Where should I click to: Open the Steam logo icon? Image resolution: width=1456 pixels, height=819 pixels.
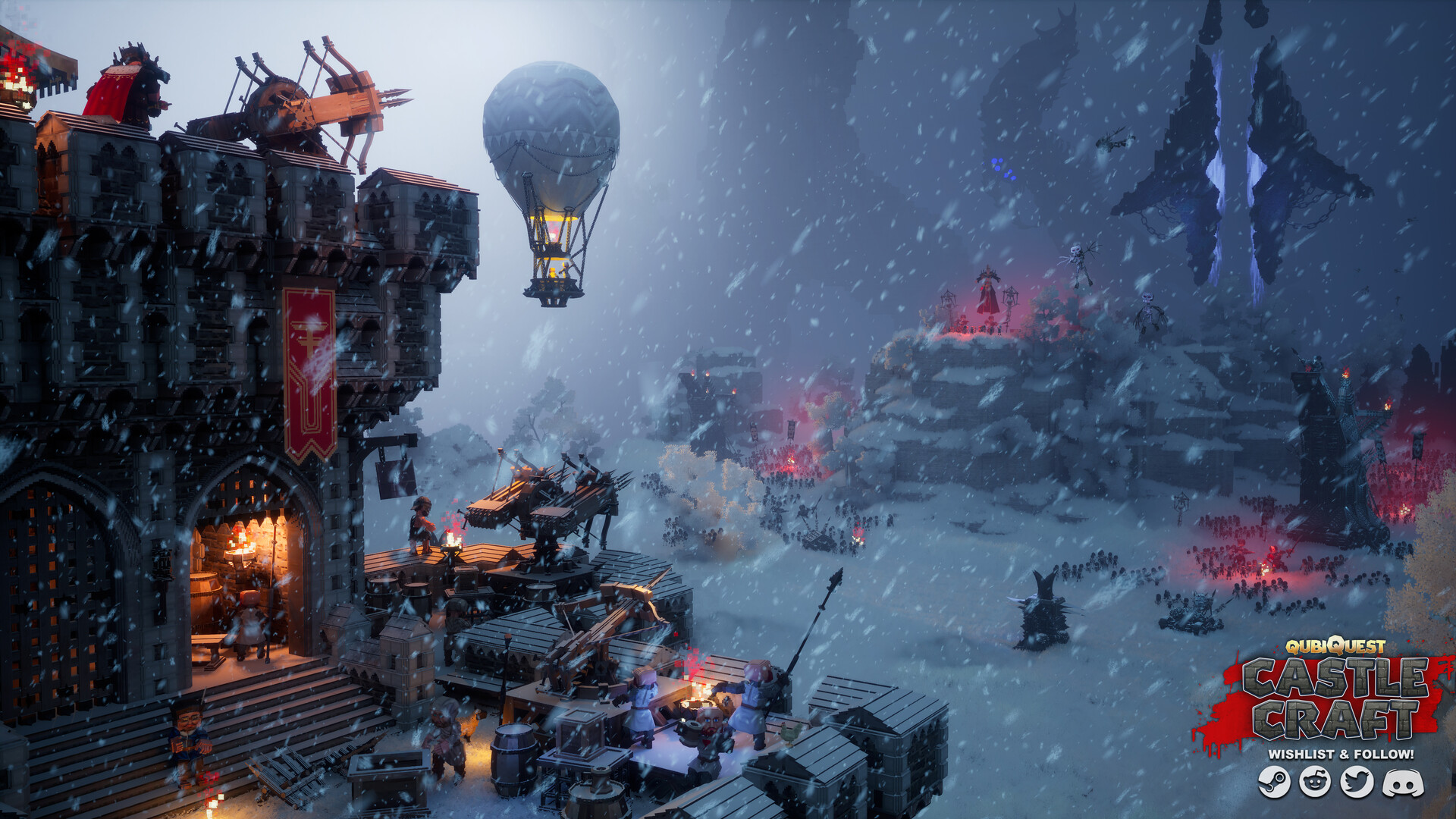tap(1274, 782)
